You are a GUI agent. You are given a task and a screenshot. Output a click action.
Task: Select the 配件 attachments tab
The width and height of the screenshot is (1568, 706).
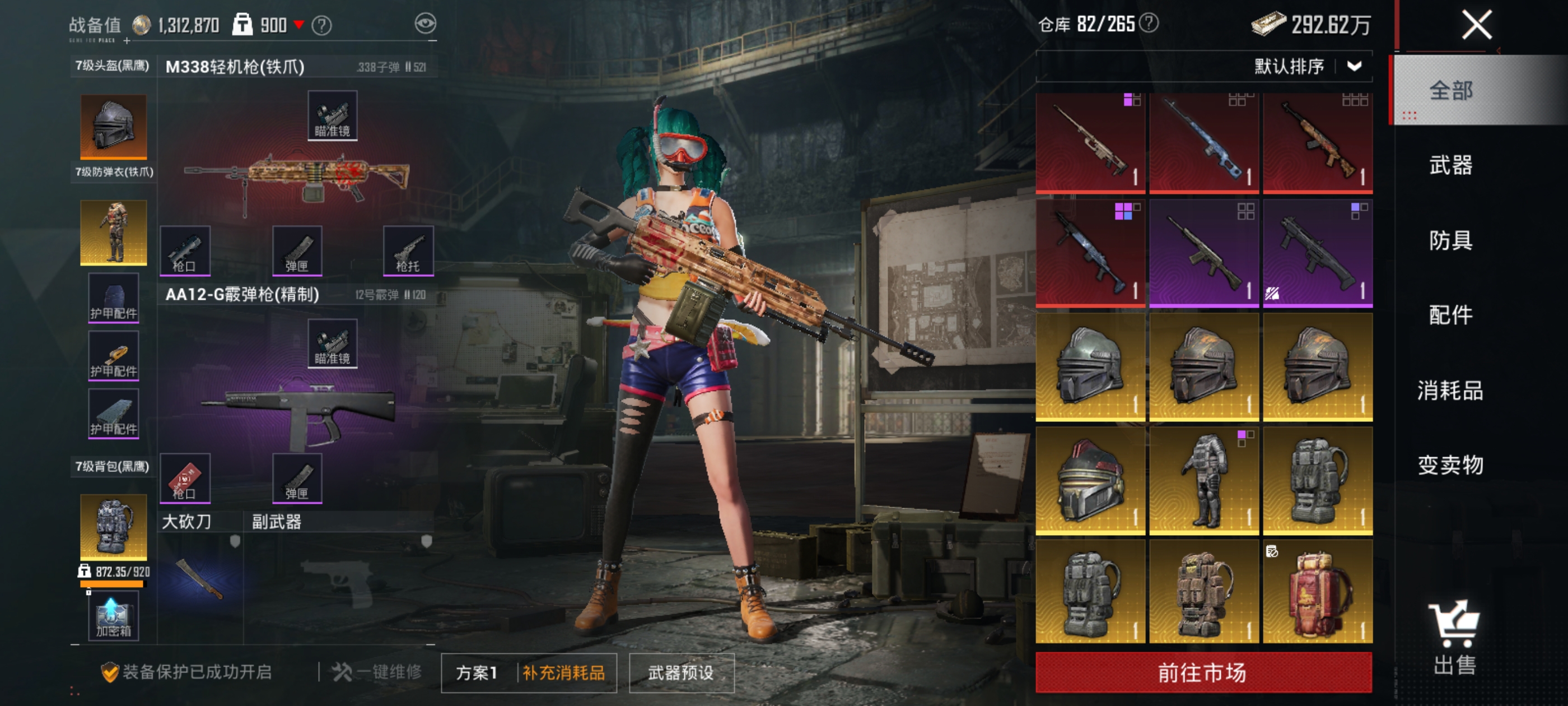pos(1450,315)
